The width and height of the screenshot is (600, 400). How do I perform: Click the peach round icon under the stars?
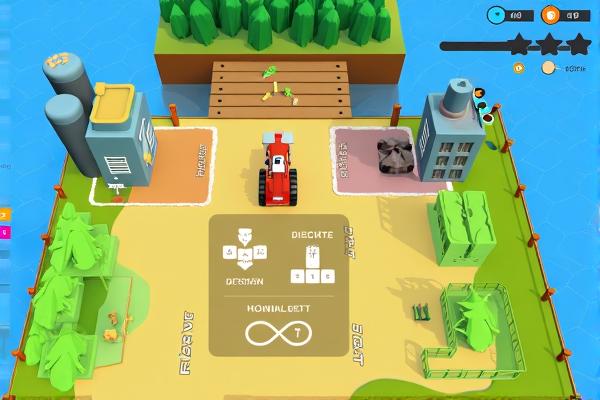click(548, 68)
